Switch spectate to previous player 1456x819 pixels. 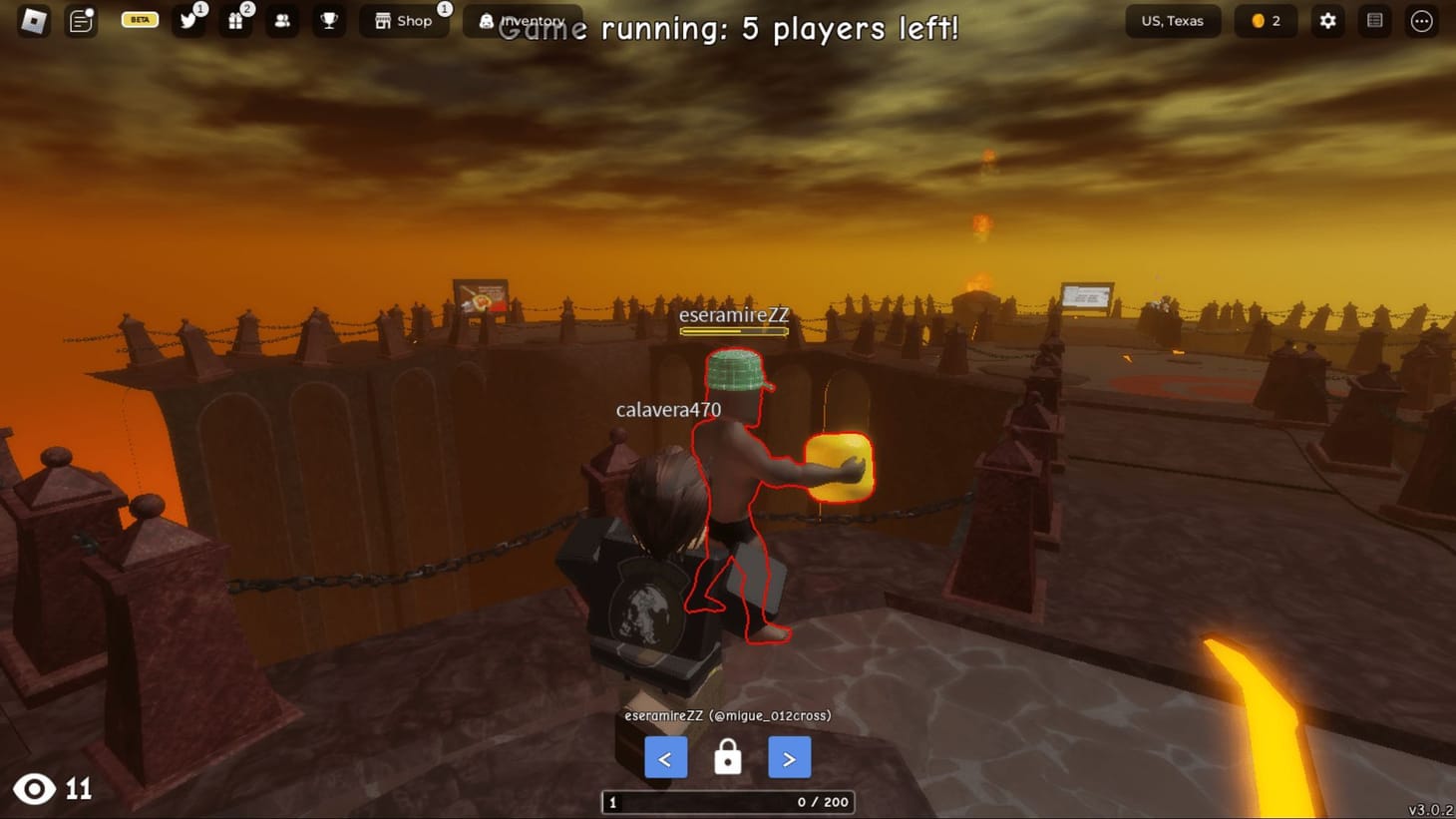pyautogui.click(x=665, y=757)
